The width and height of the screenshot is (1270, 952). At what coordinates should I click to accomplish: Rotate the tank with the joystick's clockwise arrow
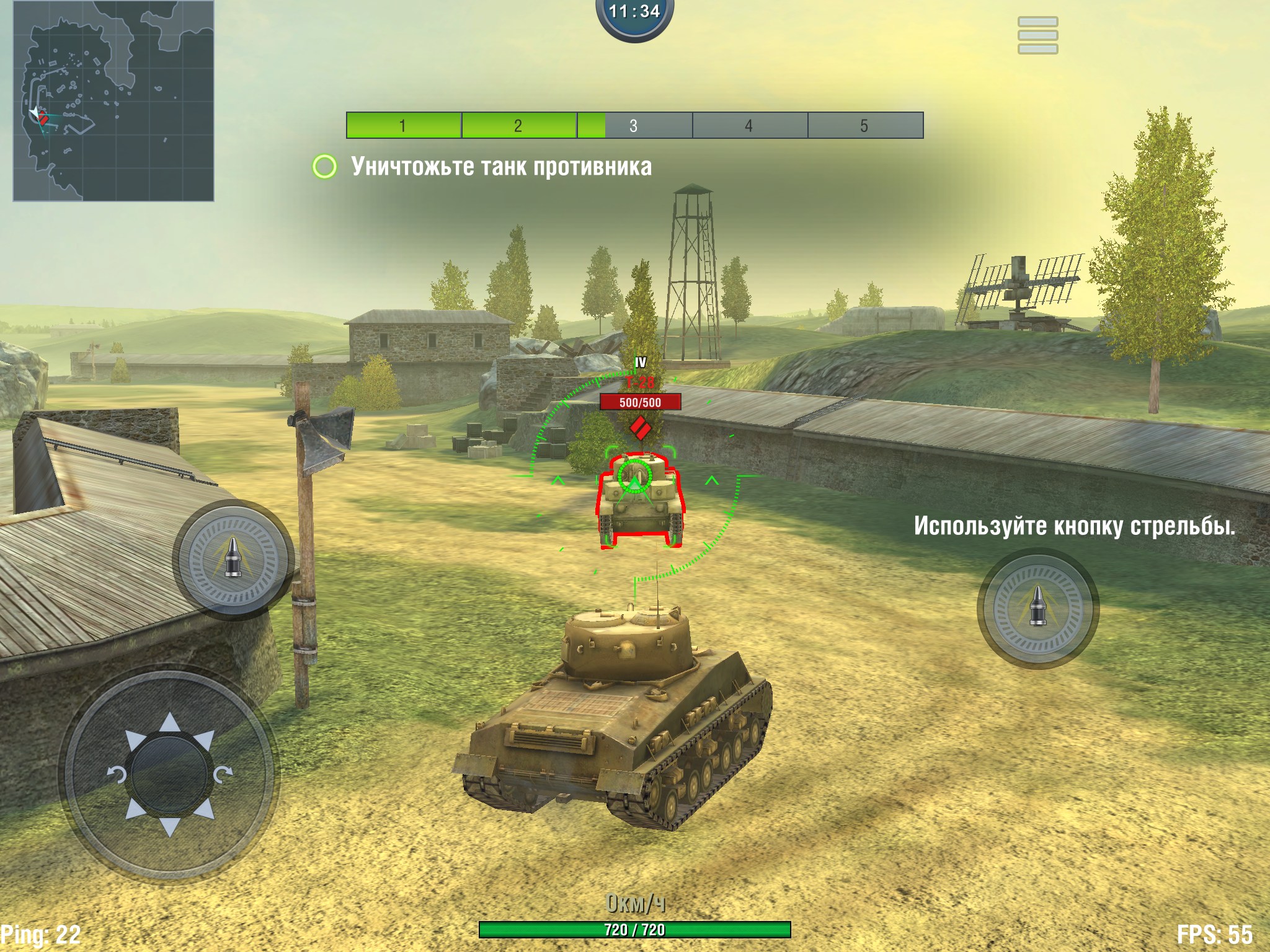click(x=223, y=774)
